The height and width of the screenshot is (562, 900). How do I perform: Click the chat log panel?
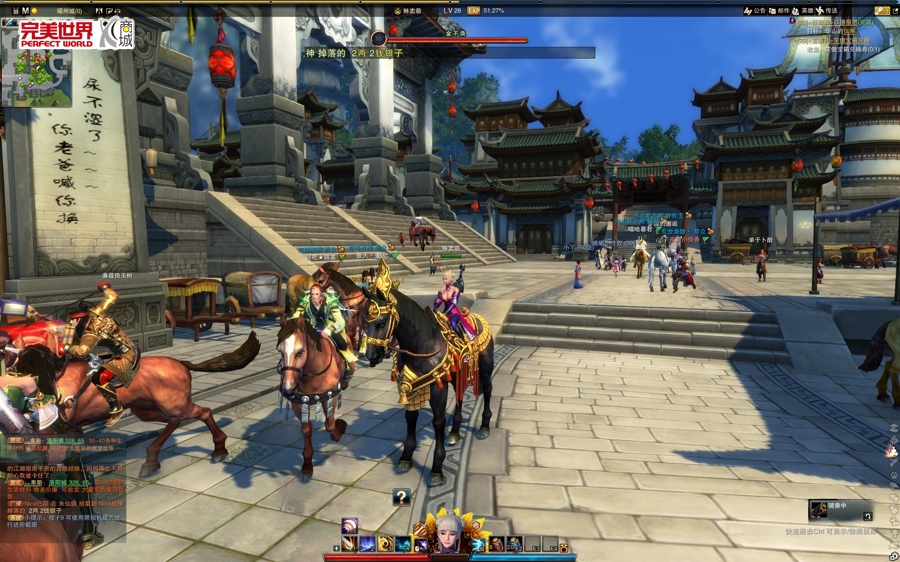coord(62,485)
